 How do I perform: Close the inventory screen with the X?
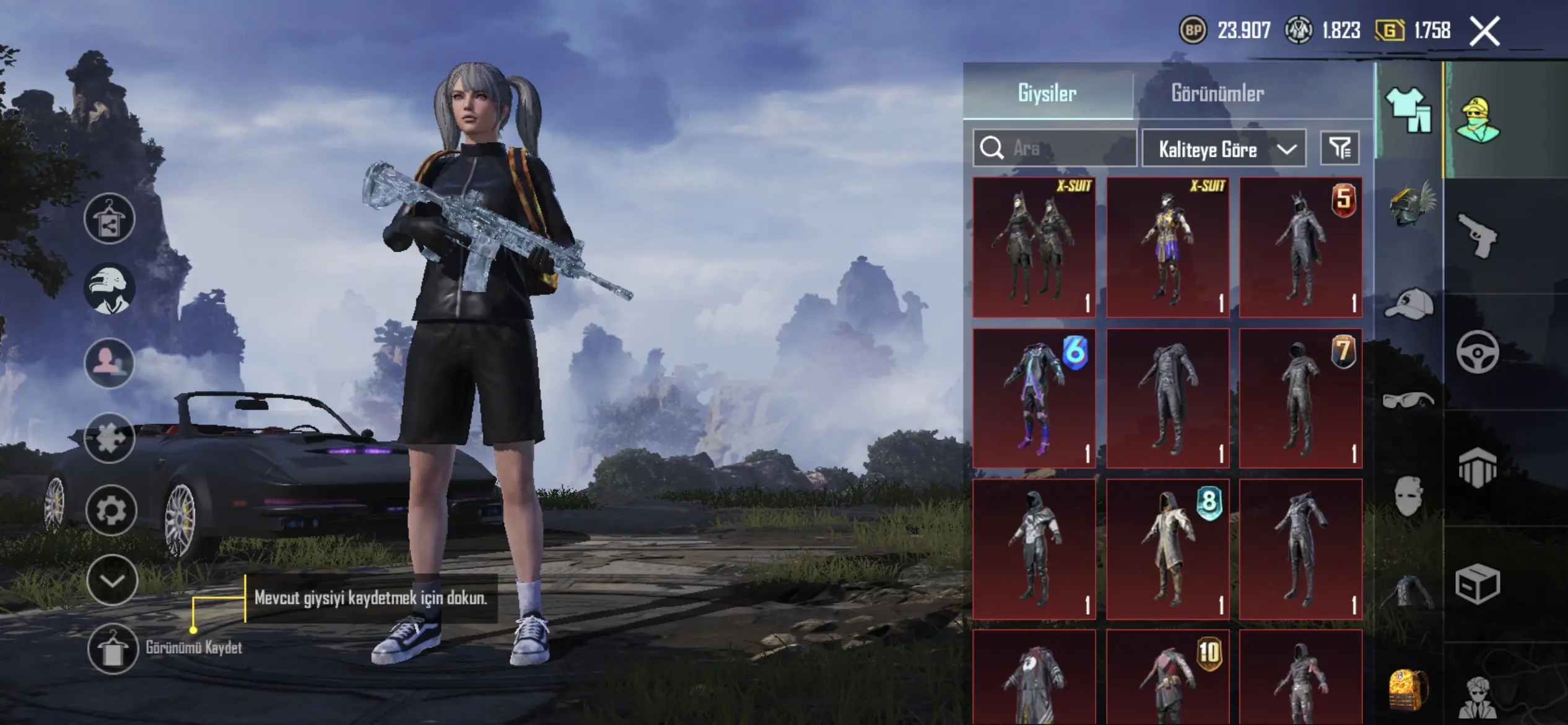click(x=1484, y=31)
